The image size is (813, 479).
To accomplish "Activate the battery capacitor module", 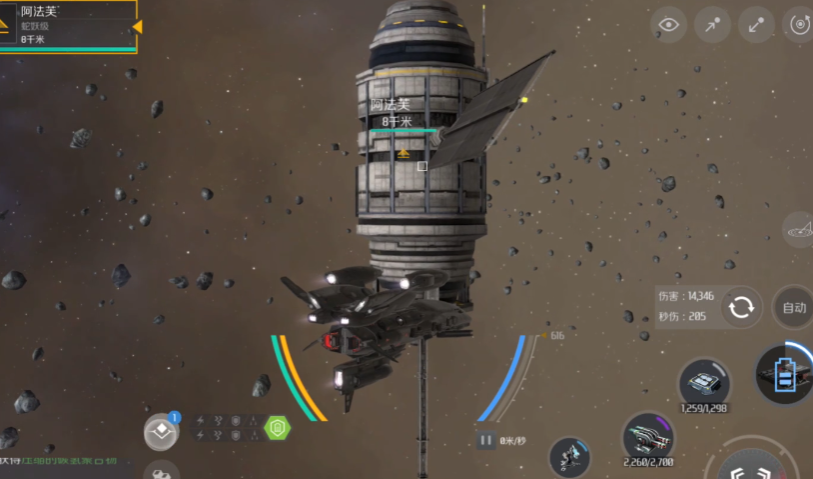I will coord(785,373).
